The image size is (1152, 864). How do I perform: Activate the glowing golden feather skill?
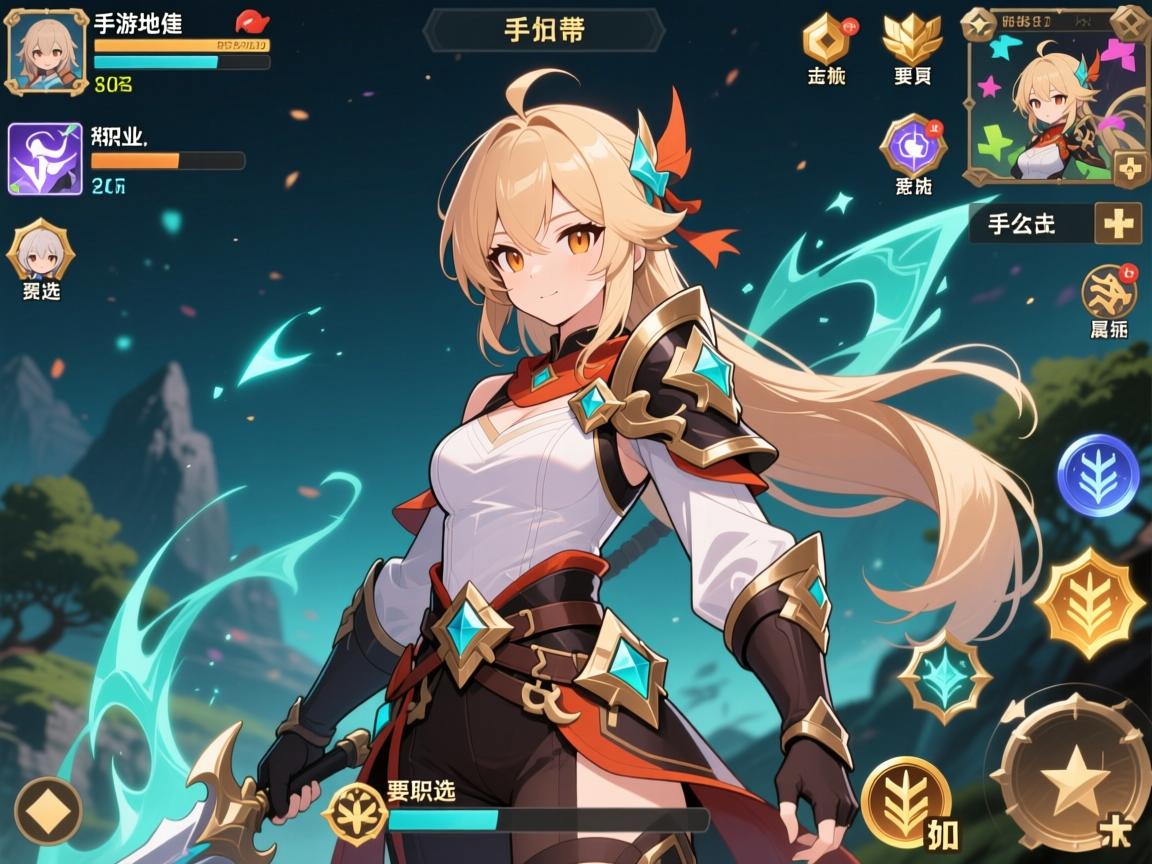point(1088,602)
